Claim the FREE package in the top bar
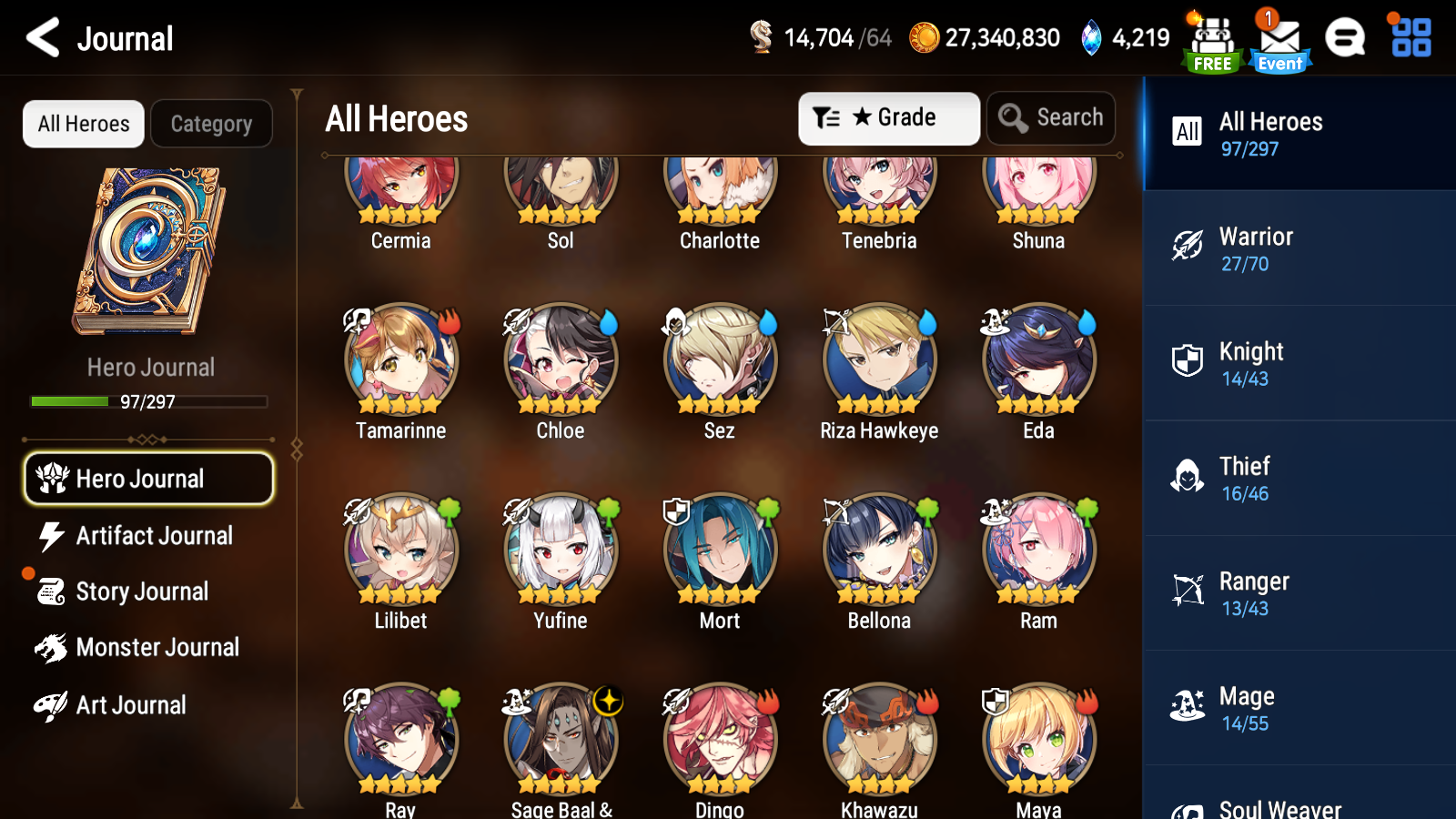Viewport: 1456px width, 819px height. point(1212,38)
